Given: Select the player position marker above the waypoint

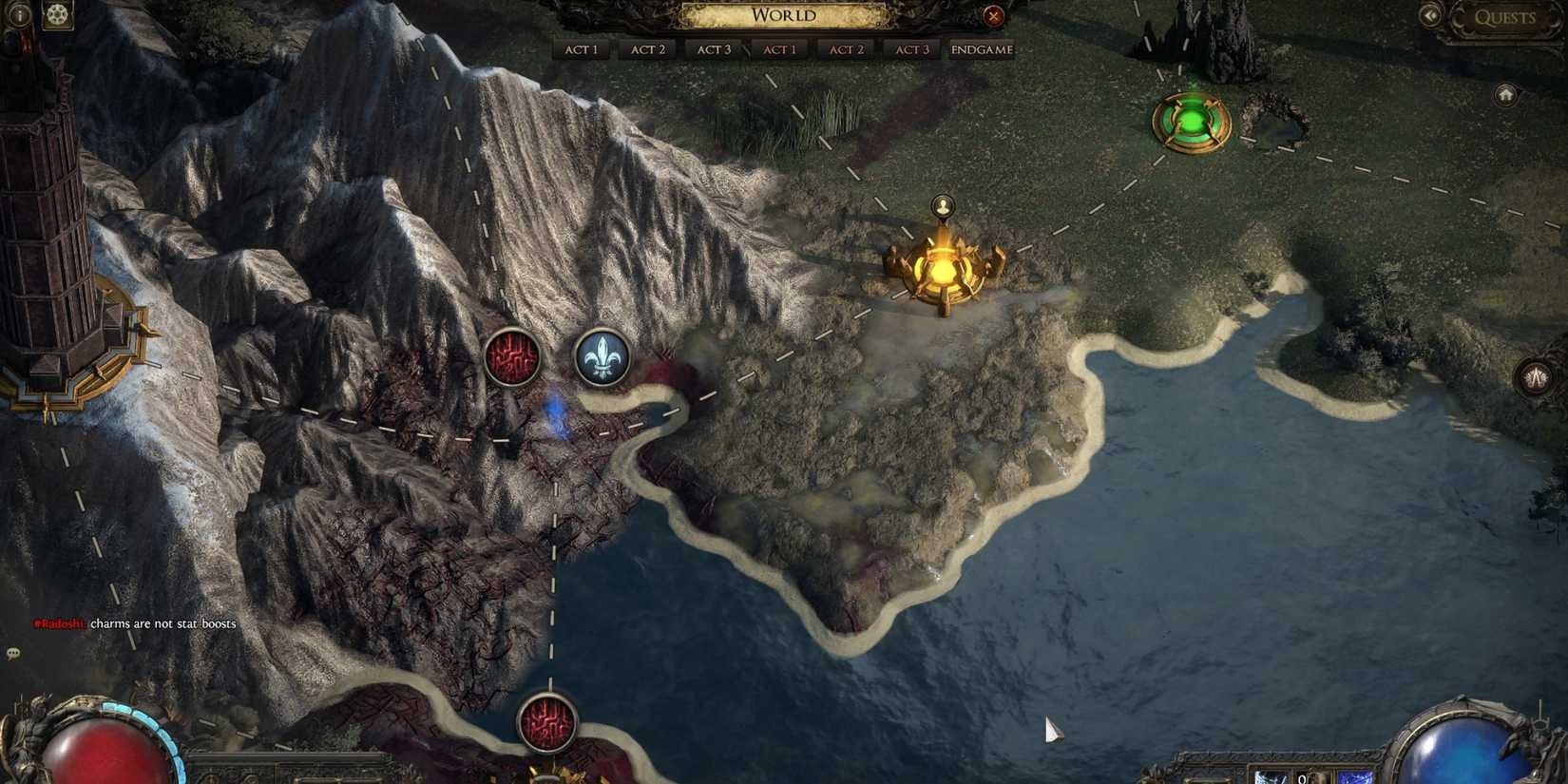Looking at the screenshot, I should click(x=942, y=204).
